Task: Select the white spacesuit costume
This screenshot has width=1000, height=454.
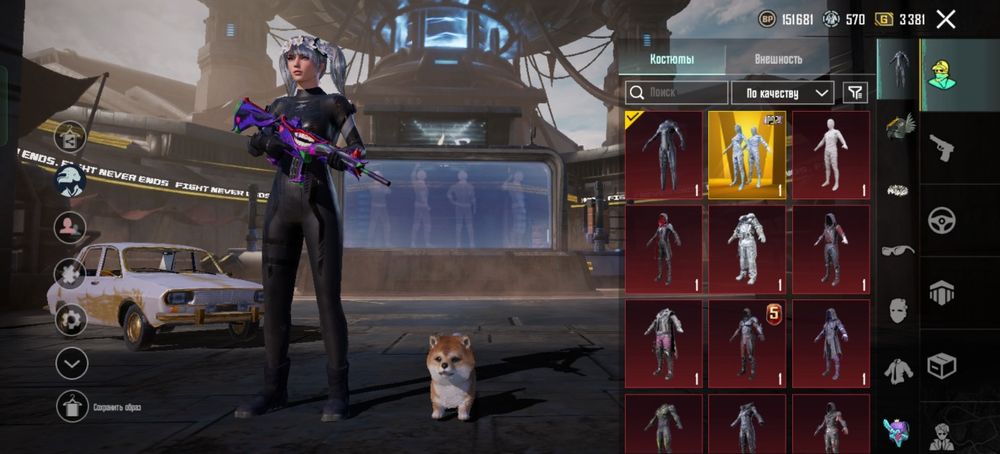Action: pos(747,249)
